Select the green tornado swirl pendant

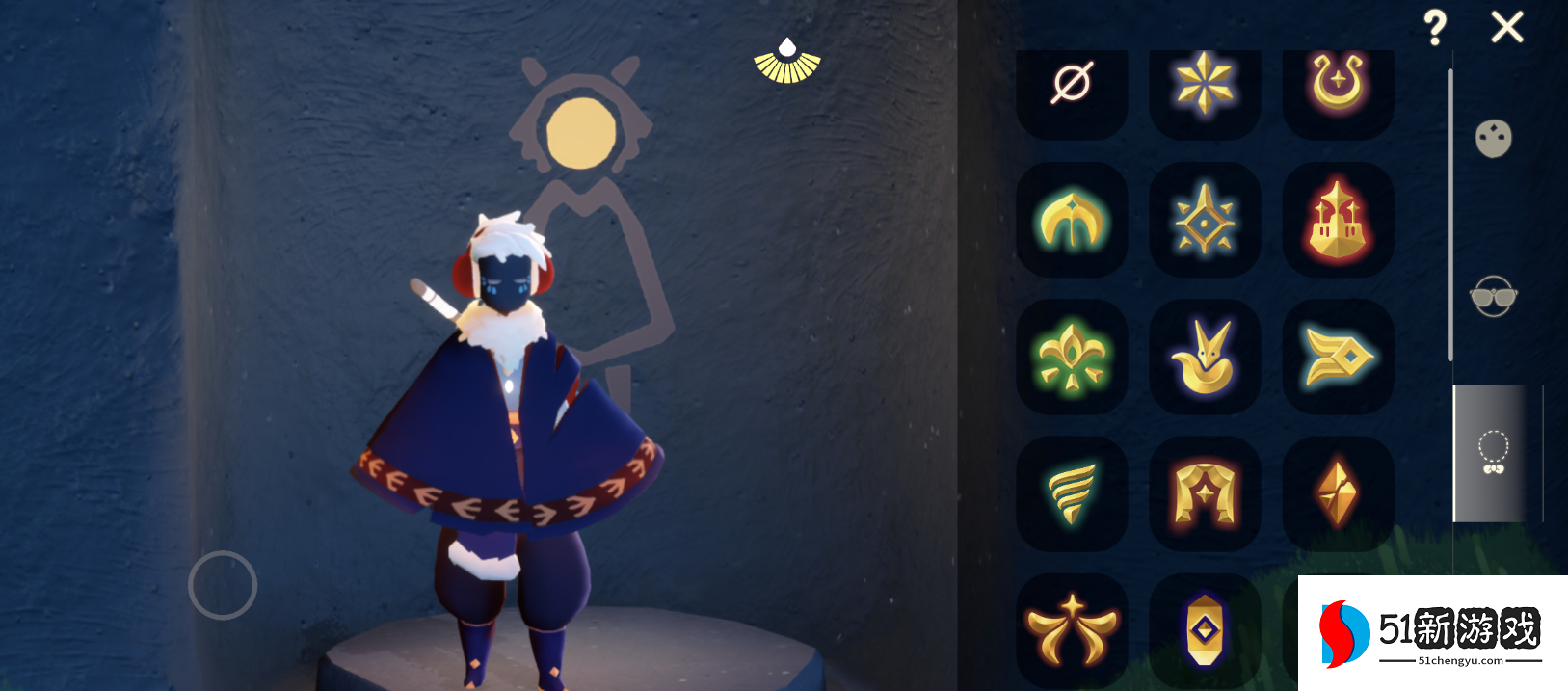tap(1072, 493)
